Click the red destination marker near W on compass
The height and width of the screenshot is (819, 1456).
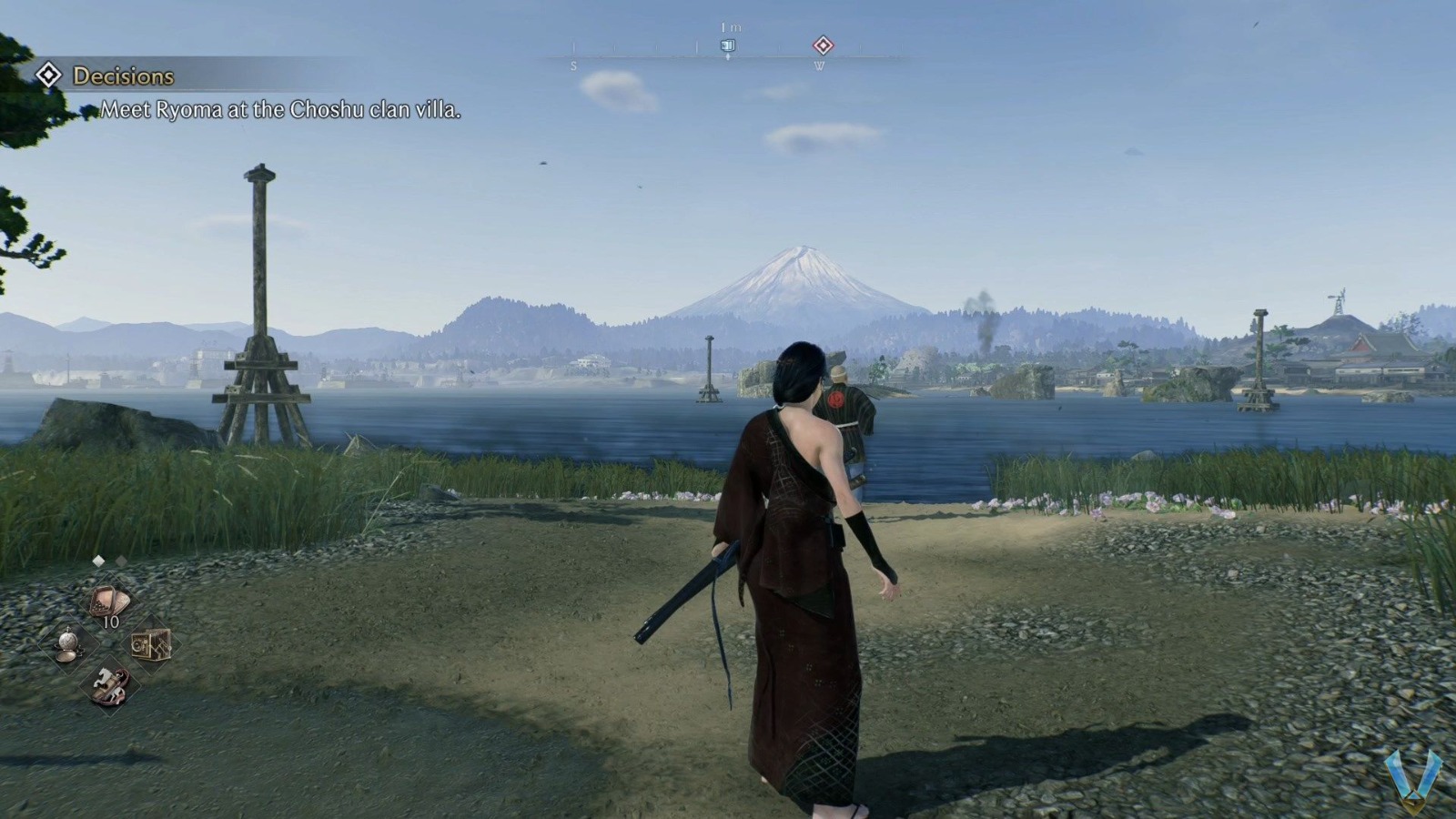click(824, 46)
